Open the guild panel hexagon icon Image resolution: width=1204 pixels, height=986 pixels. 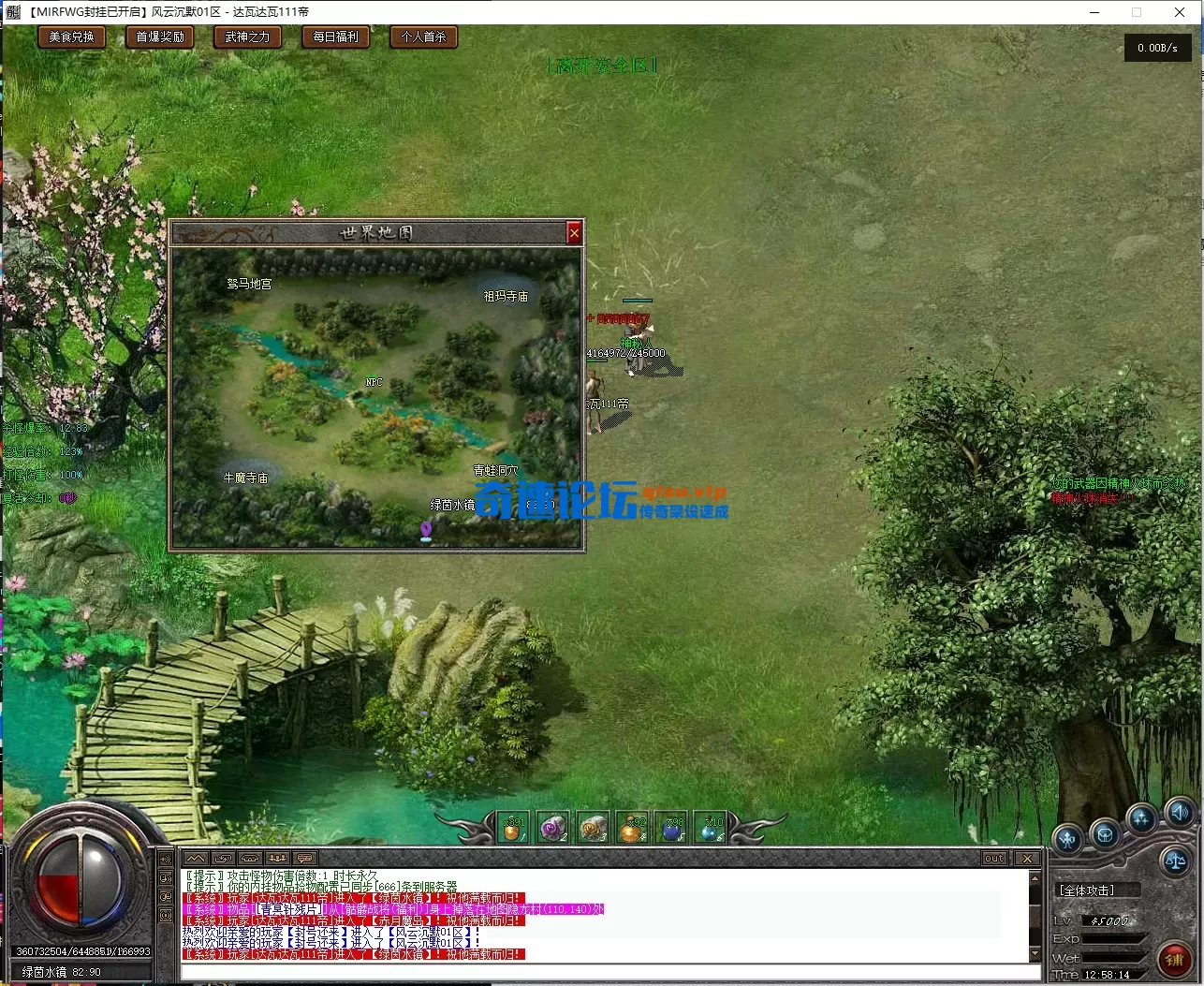coord(1105,835)
